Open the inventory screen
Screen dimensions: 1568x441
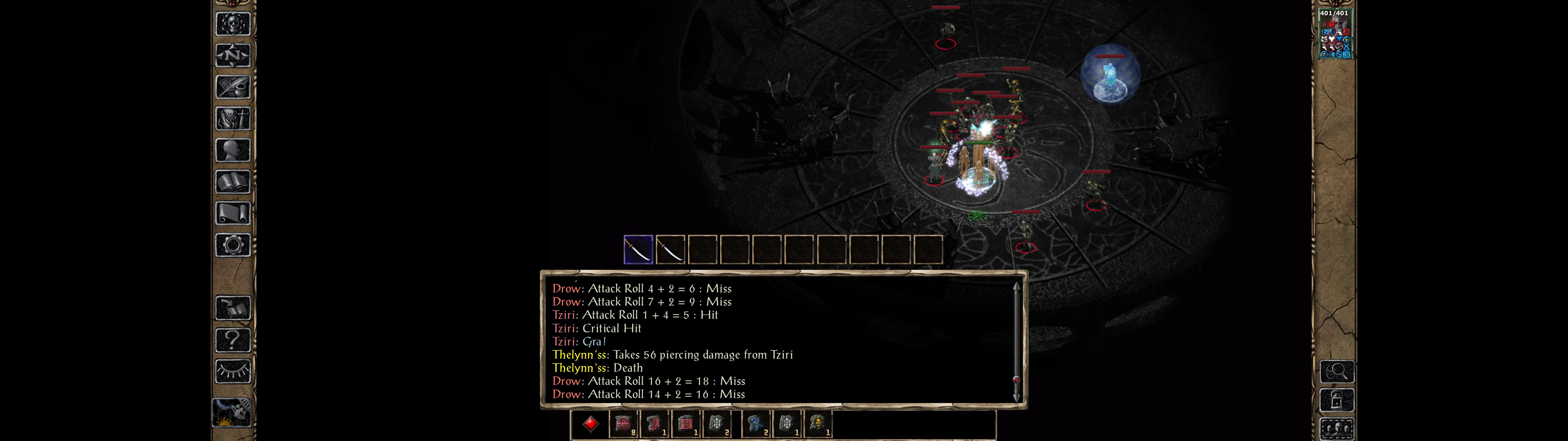coord(232,119)
